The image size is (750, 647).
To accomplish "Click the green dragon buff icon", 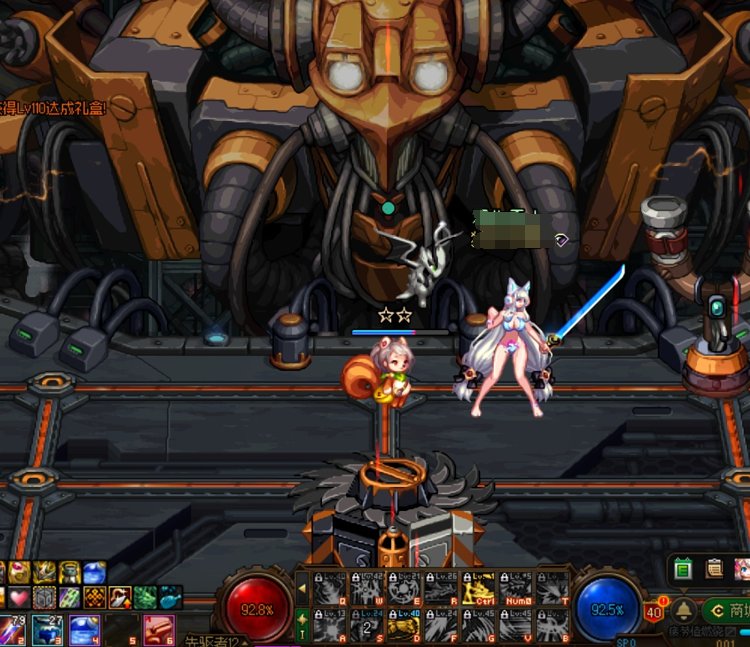I will tap(146, 597).
